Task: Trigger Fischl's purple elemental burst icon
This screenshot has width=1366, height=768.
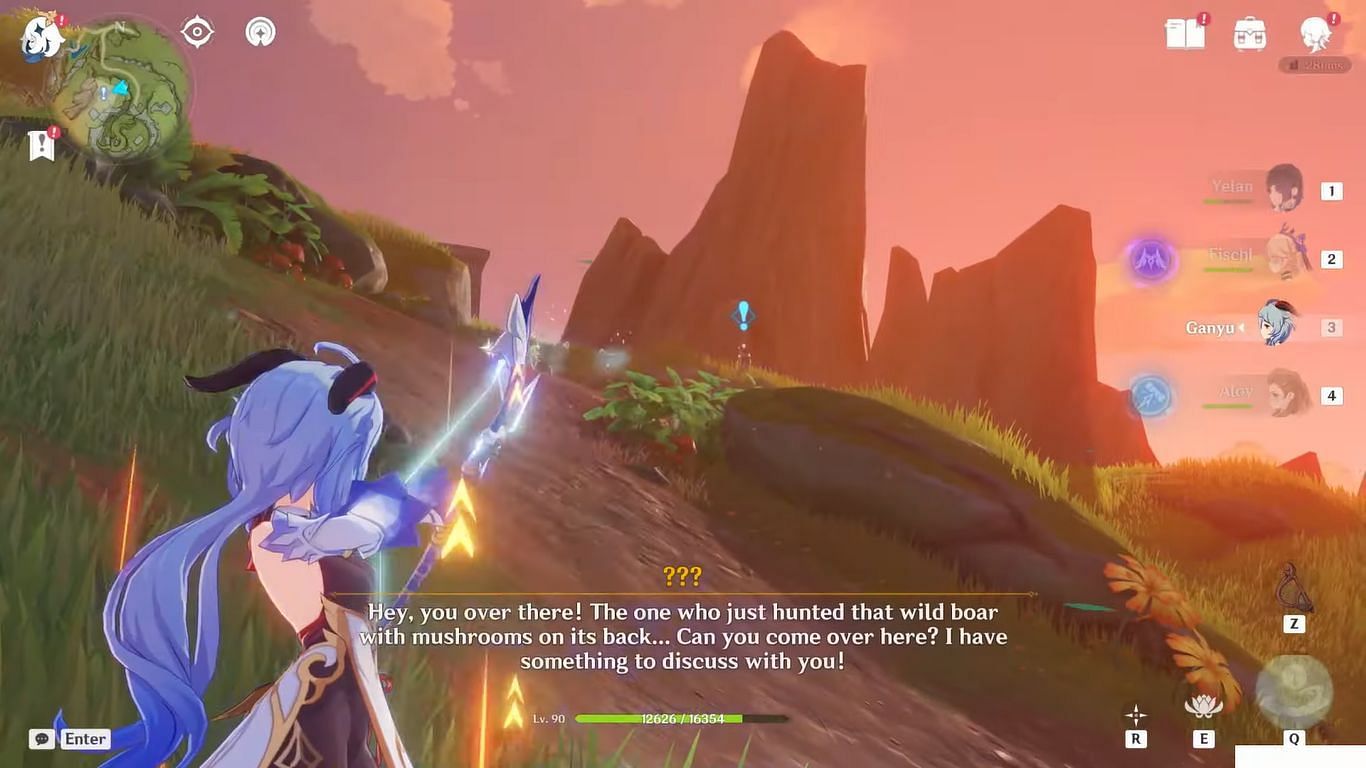Action: pos(1151,259)
